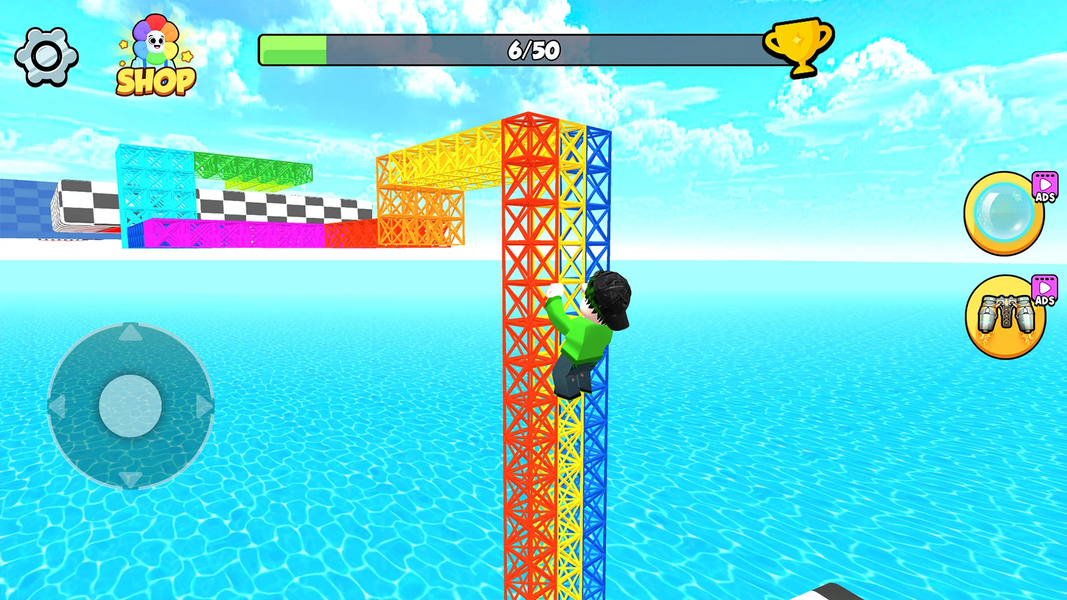
Task: Tap the joystick up arrow
Action: coord(130,334)
